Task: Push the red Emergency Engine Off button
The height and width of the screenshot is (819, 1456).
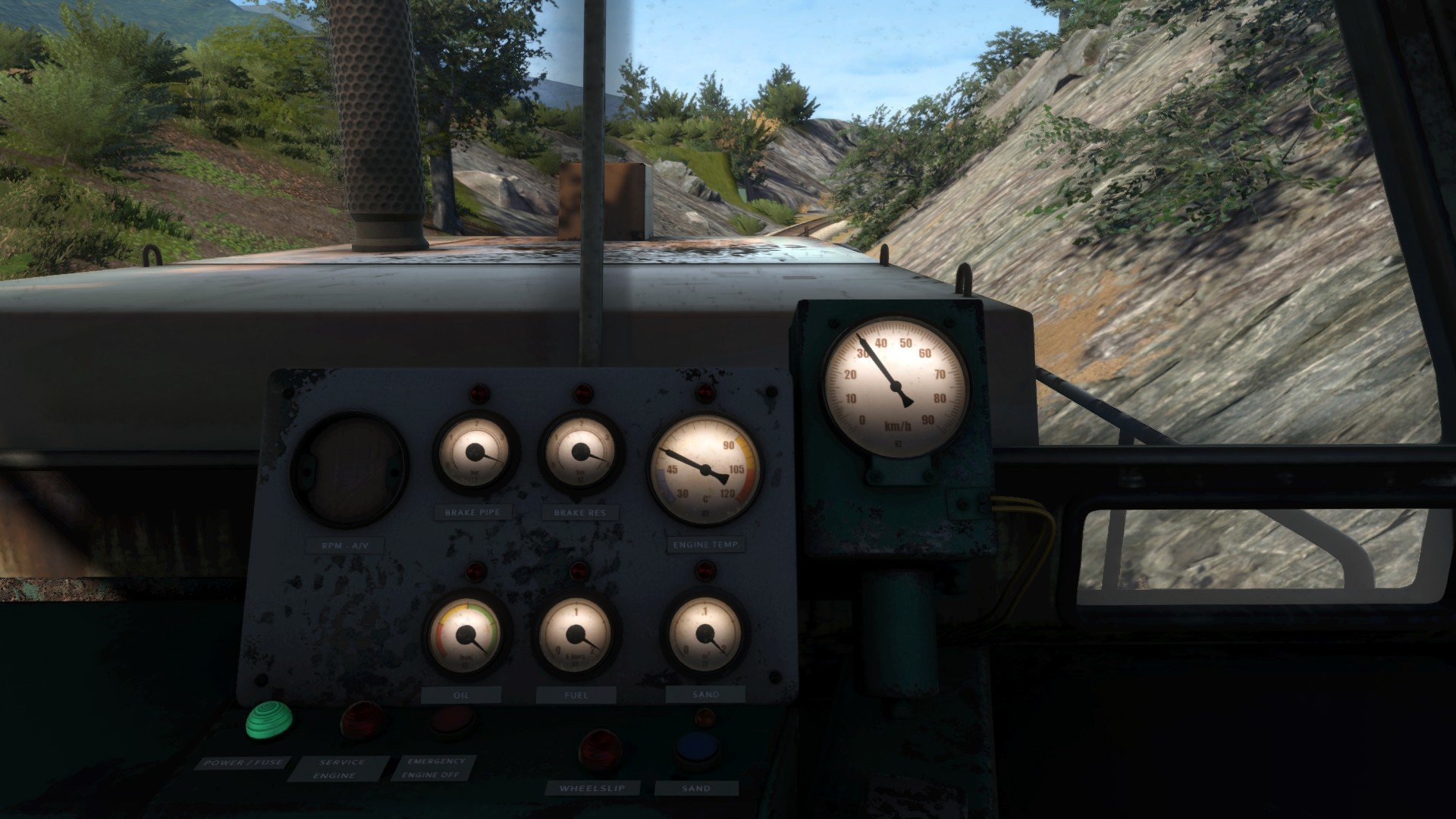Action: tap(453, 721)
